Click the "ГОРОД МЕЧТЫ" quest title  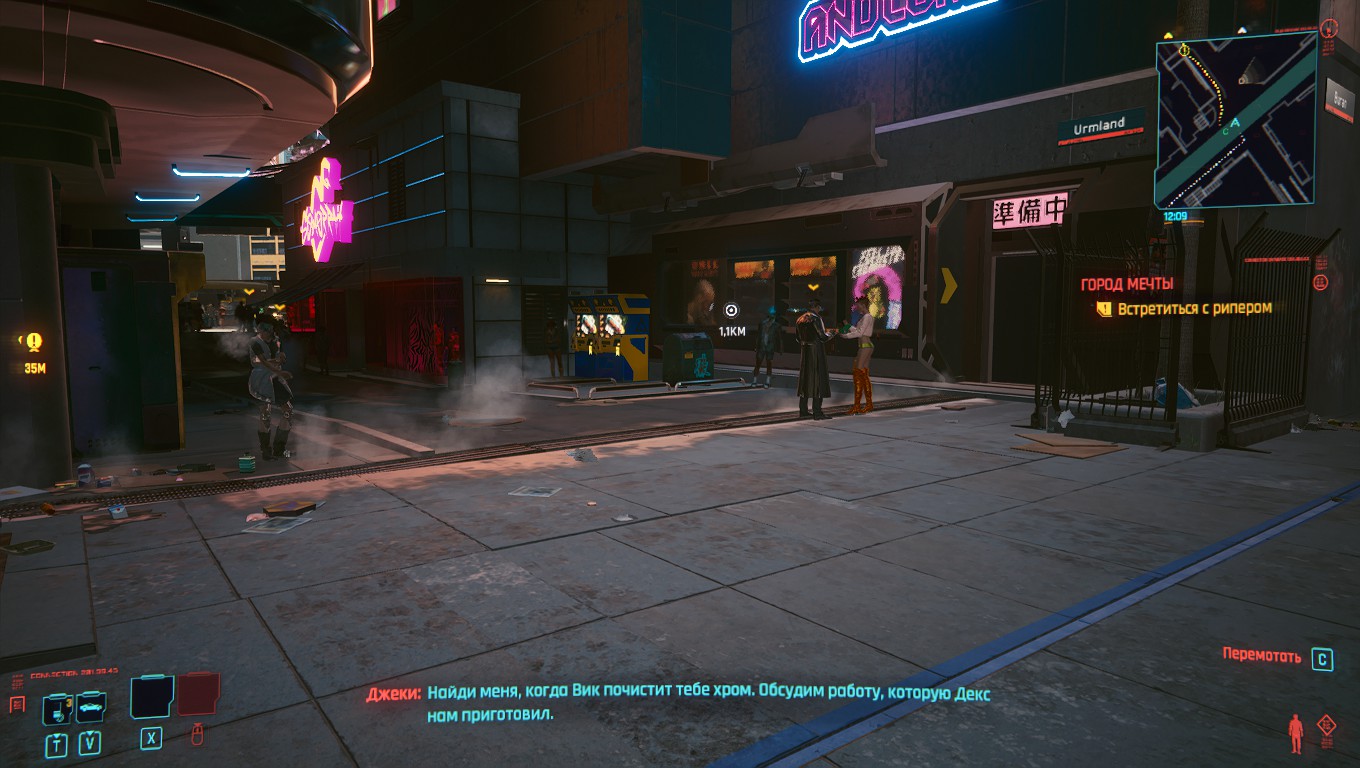point(1126,284)
